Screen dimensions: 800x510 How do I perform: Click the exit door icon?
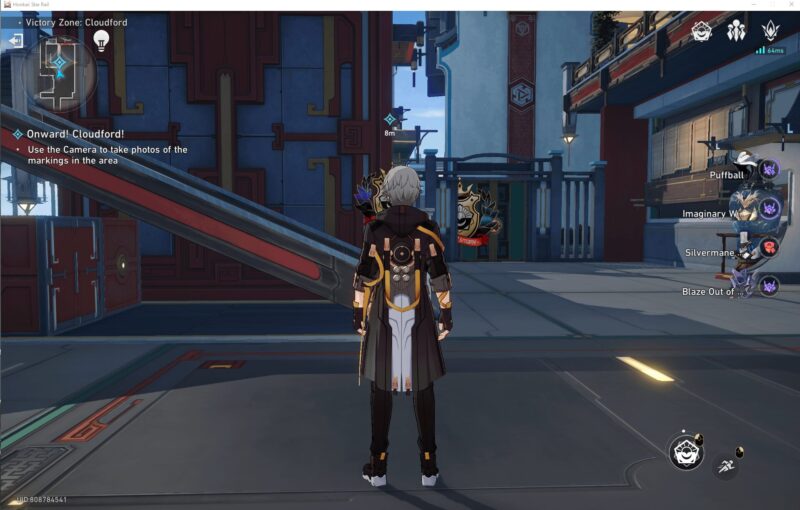pos(15,40)
